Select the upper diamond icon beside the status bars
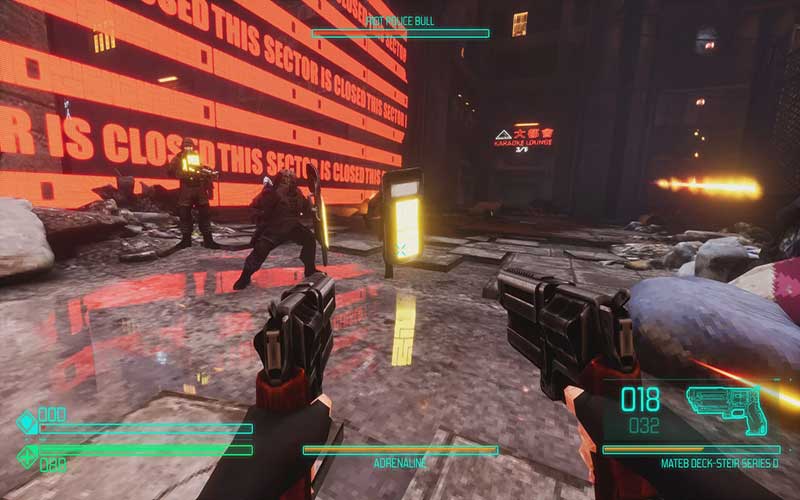This screenshot has height=500, width=800. [x=27, y=422]
